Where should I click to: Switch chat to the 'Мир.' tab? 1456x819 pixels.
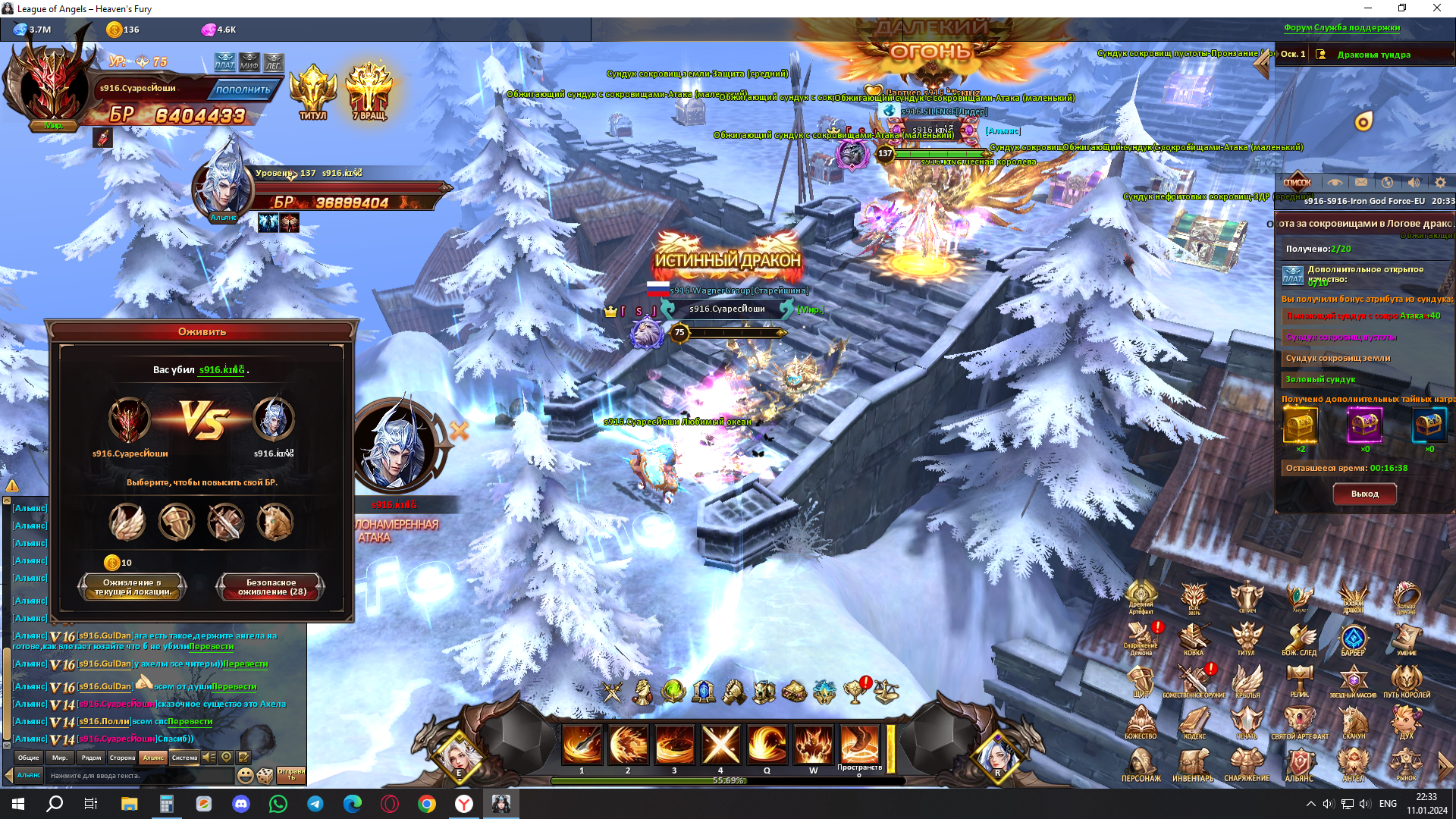(60, 758)
